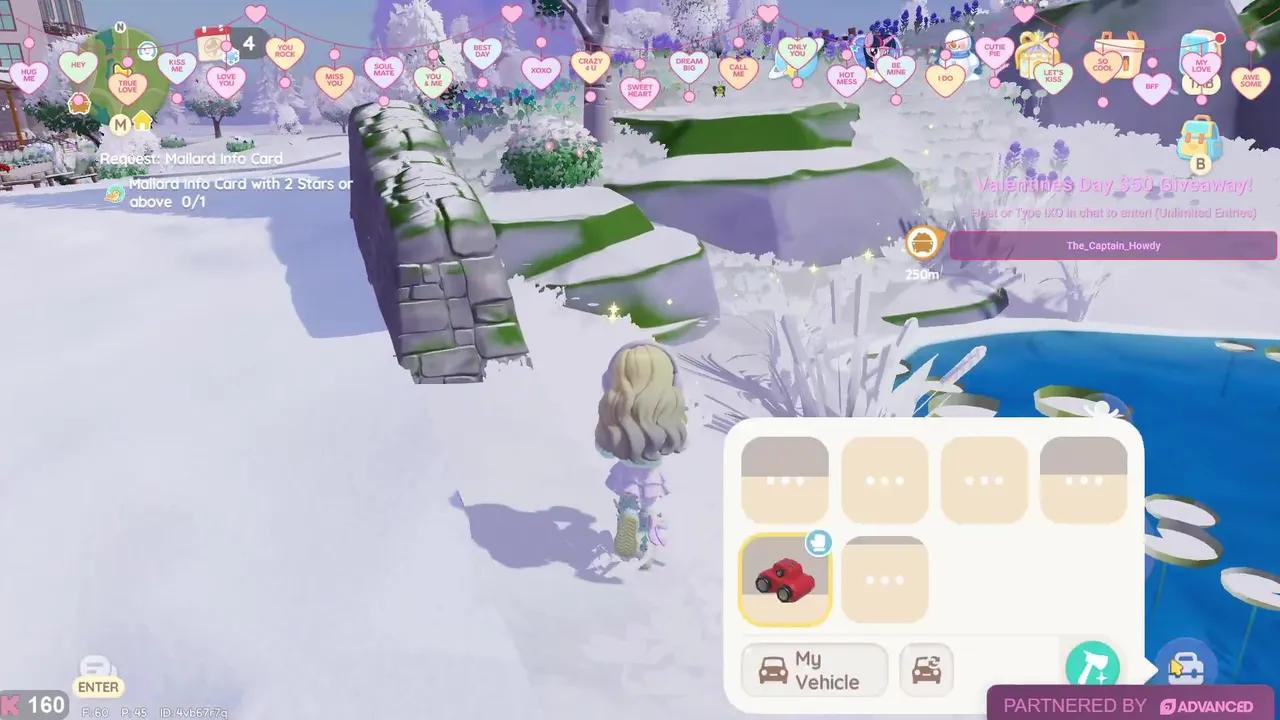The image size is (1280, 720).
Task: Open the chat bubble icon
Action: (98, 668)
